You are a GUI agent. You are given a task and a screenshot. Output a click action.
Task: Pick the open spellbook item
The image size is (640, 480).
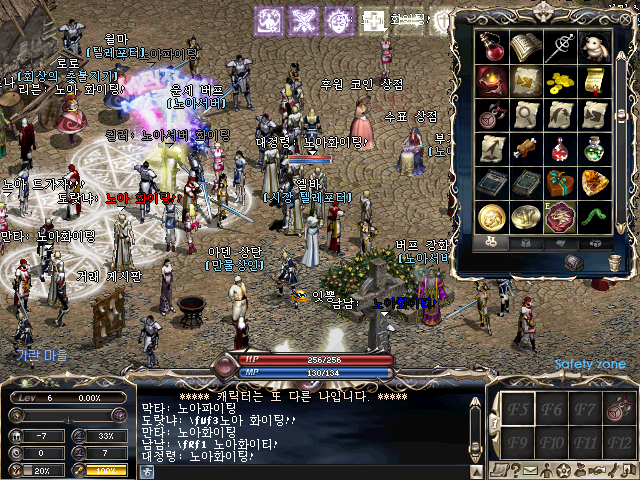(526, 46)
